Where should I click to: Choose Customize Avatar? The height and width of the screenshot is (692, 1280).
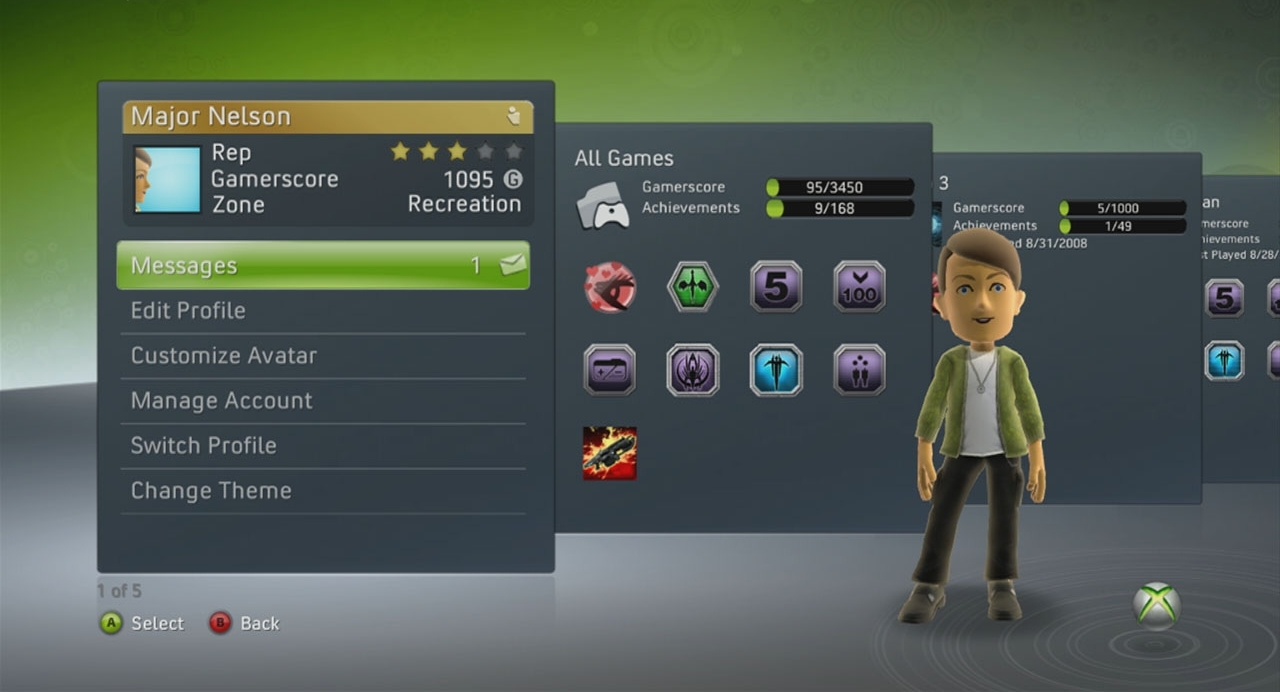point(323,356)
